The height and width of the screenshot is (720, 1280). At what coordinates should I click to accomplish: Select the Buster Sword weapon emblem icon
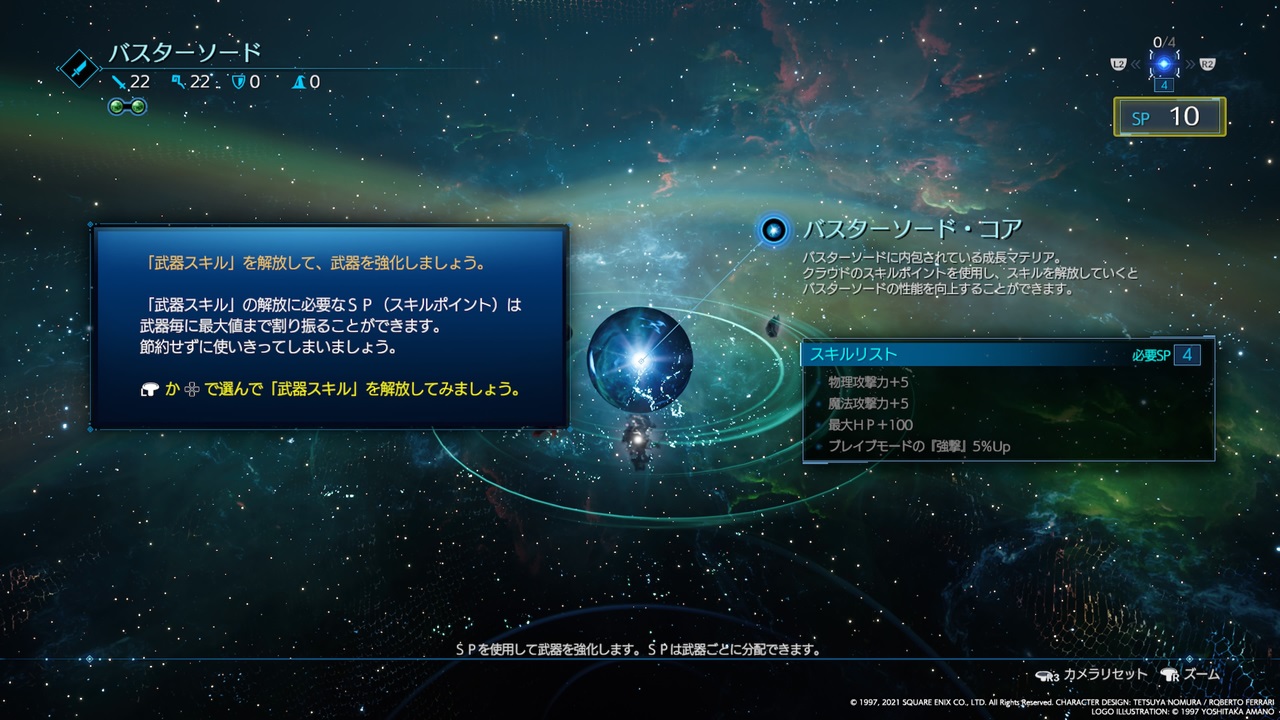coord(78,70)
